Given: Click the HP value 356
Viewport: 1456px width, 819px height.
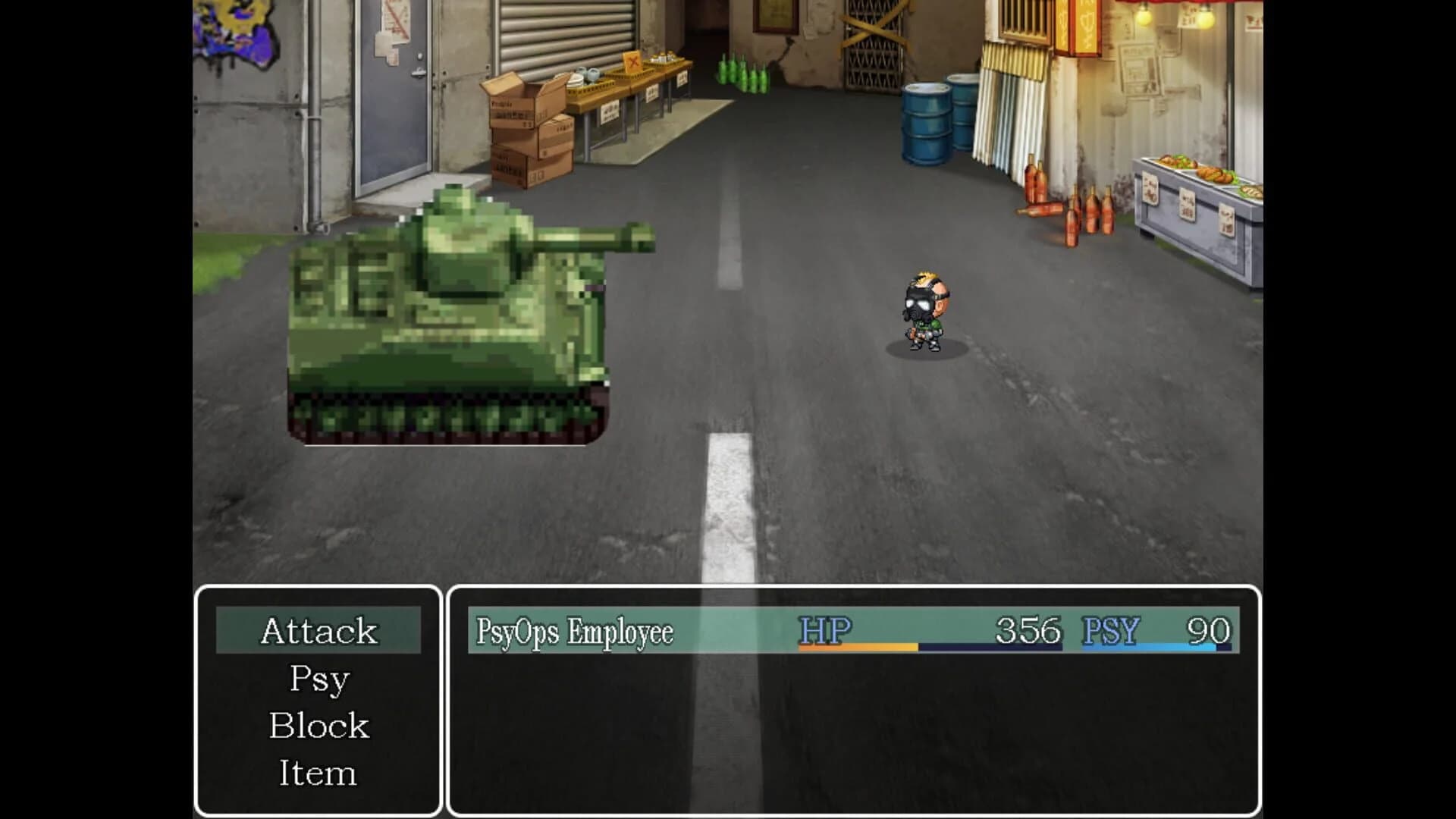Looking at the screenshot, I should click(x=1028, y=629).
